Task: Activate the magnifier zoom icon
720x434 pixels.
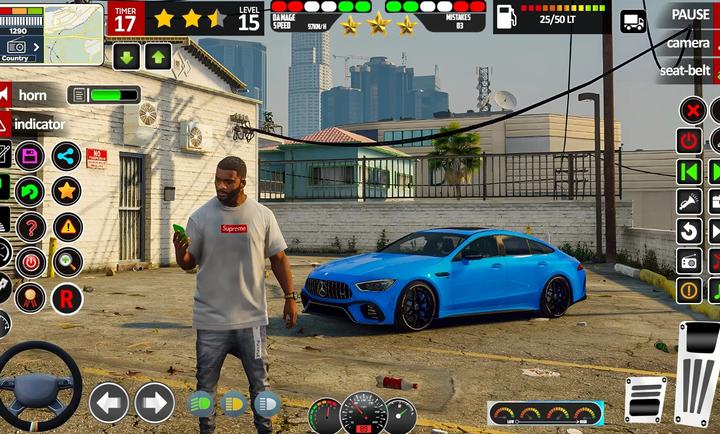Action: pos(67,262)
